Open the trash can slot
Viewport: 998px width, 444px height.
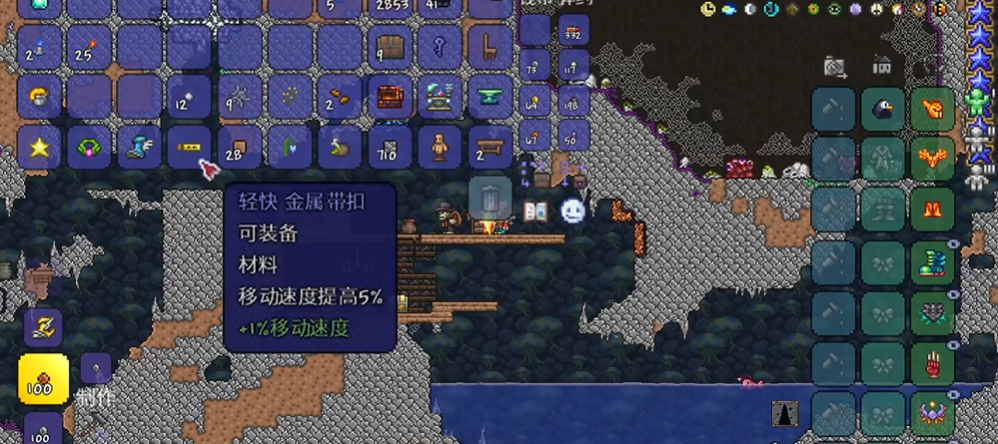[490, 198]
